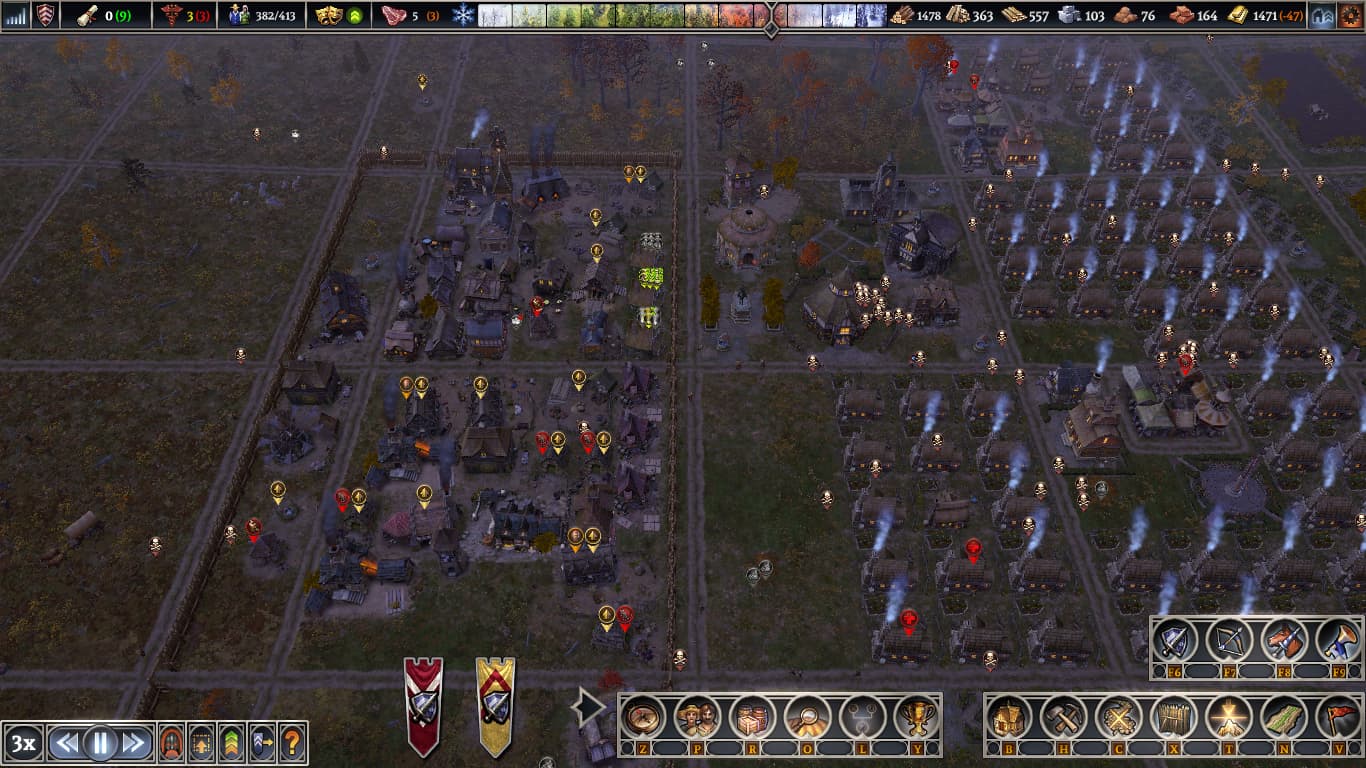Speed up game with fast-forward arrows

tap(134, 743)
